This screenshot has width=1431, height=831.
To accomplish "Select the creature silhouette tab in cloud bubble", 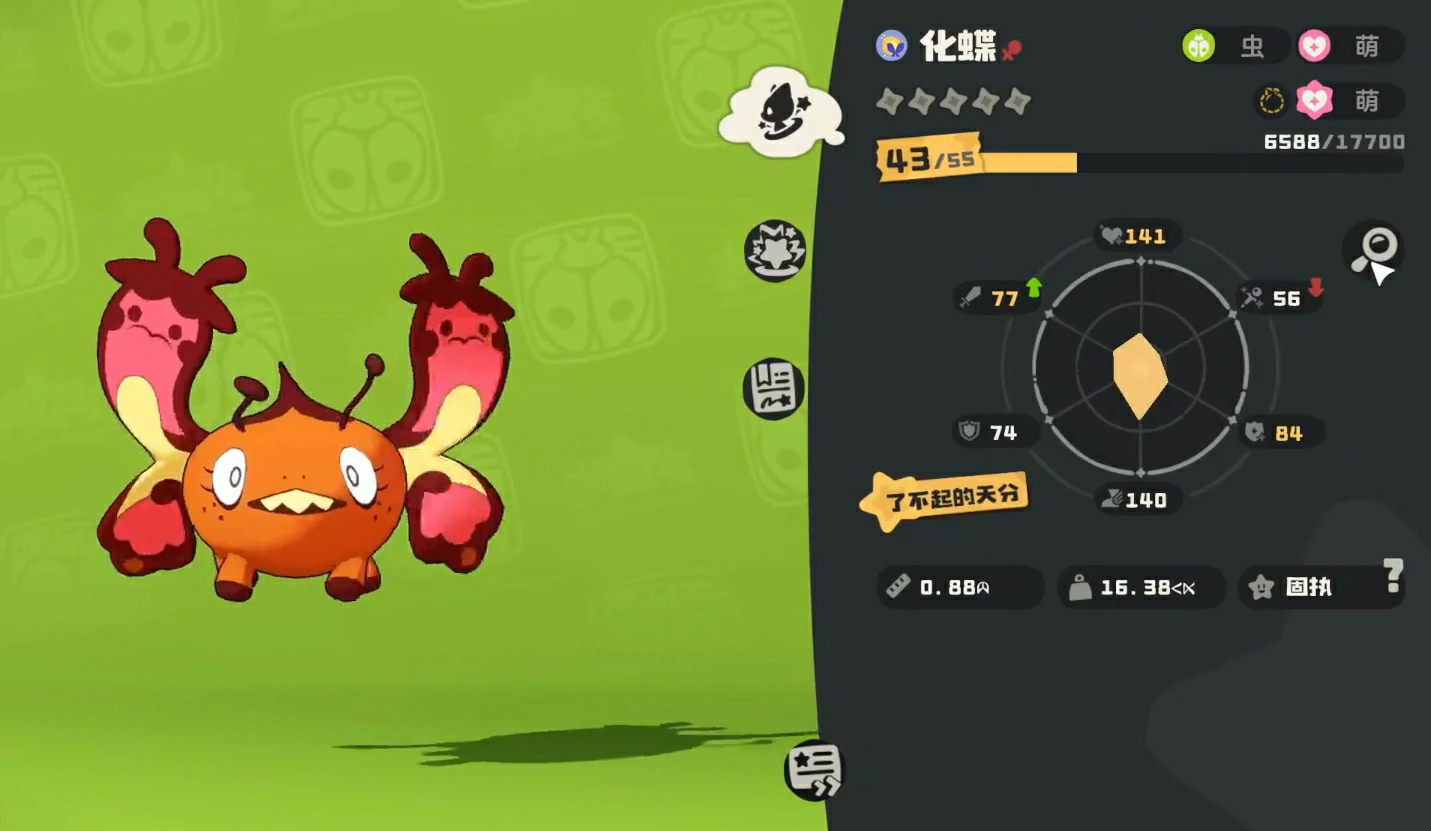I will coord(779,111).
